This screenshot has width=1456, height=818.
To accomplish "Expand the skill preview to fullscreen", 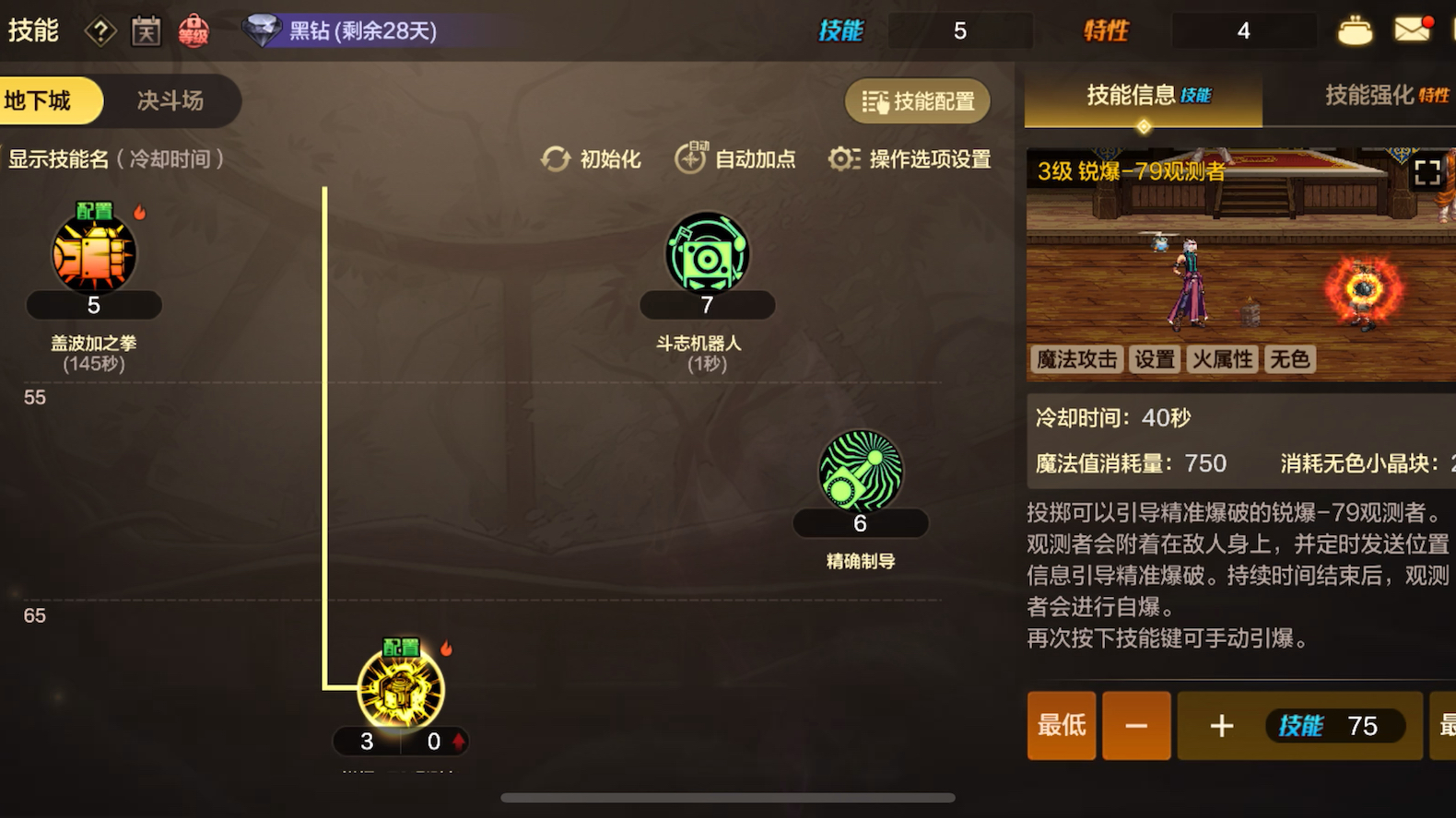I will (1427, 173).
